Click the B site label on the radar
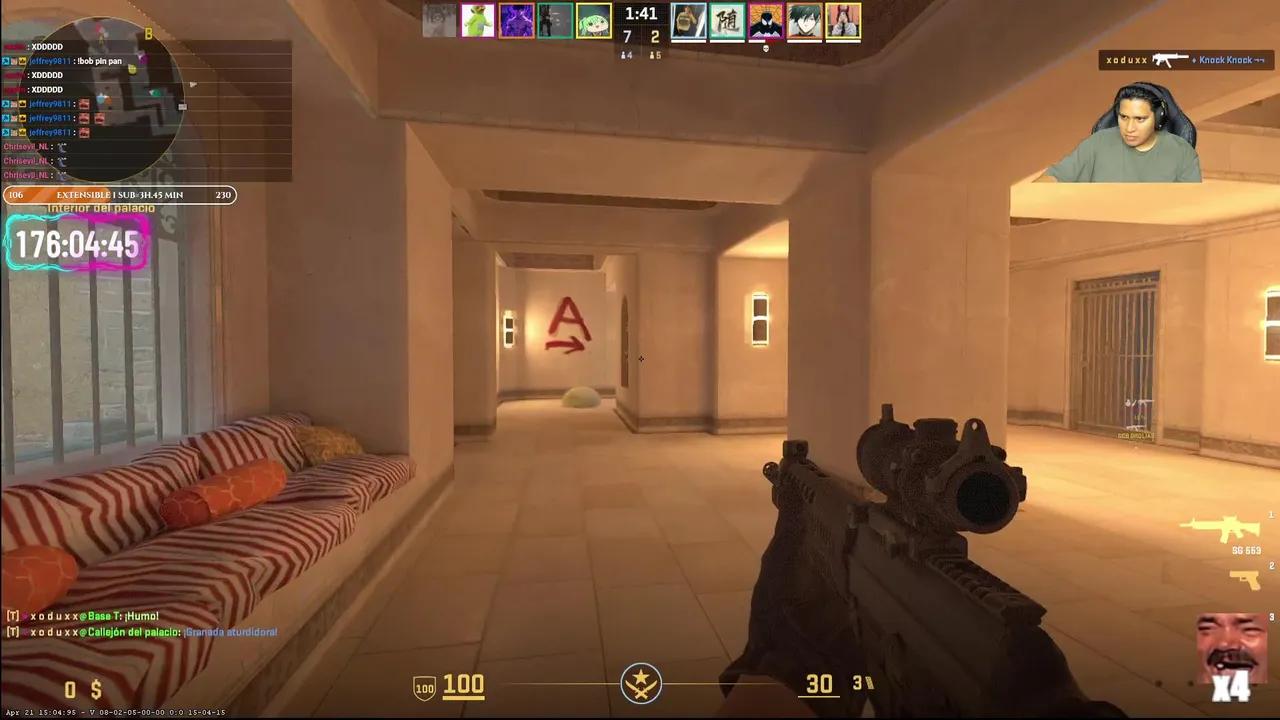This screenshot has height=720, width=1280. point(150,33)
